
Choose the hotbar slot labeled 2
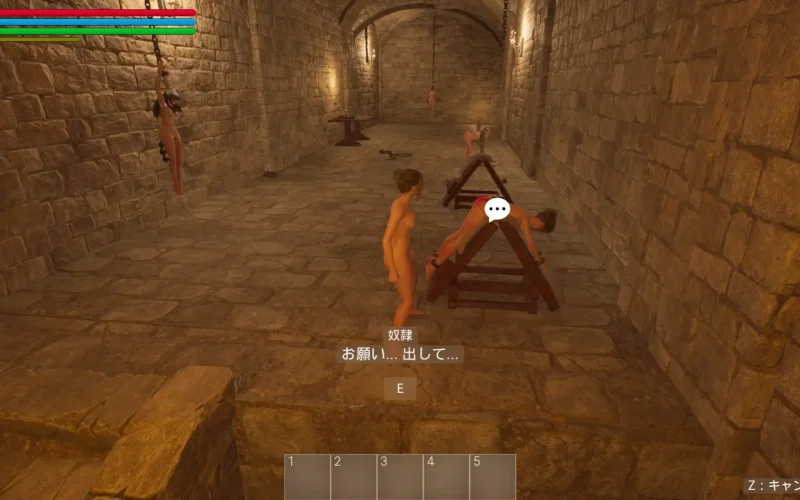(x=353, y=477)
